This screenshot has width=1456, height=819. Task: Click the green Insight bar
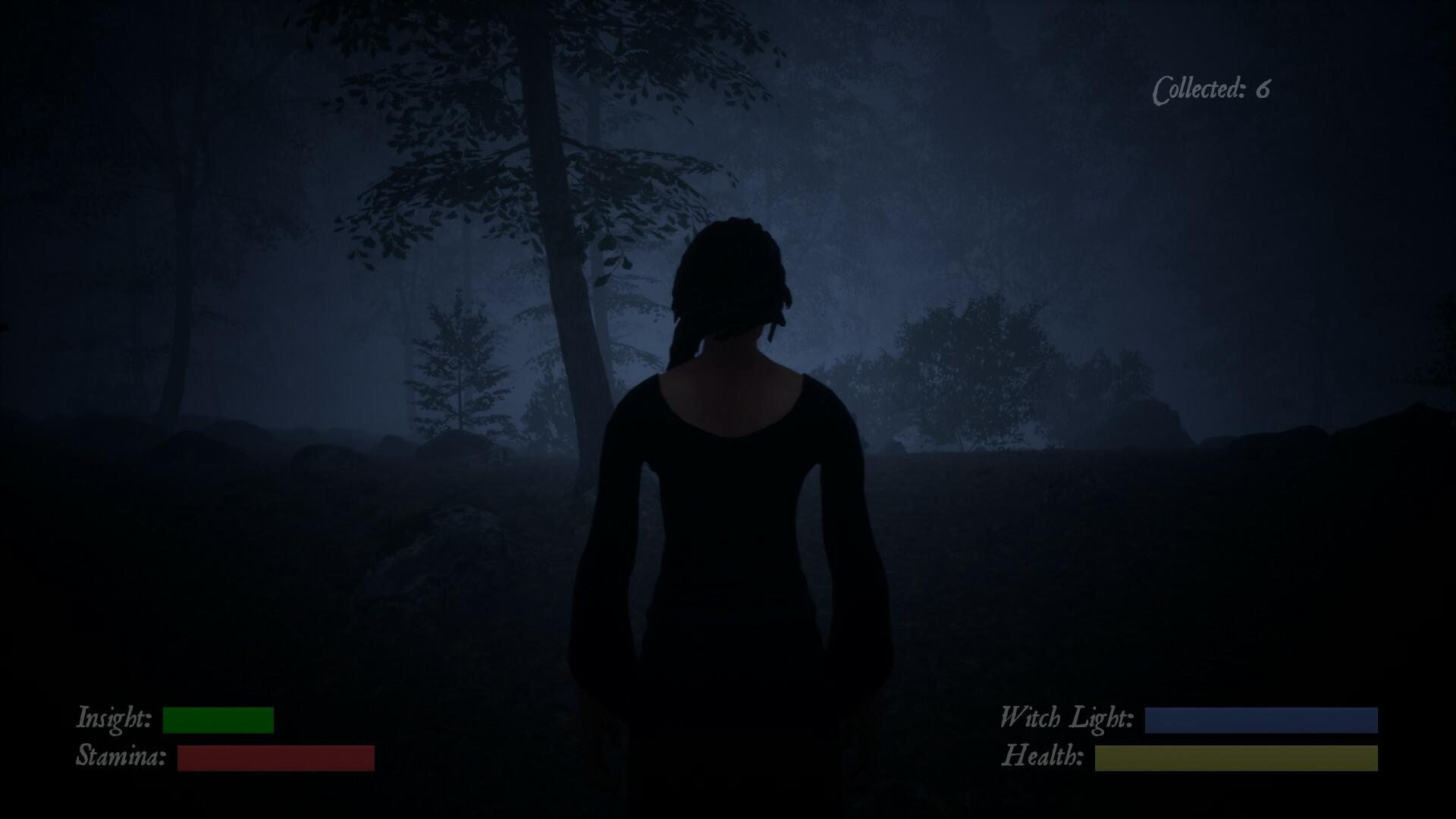click(x=220, y=719)
